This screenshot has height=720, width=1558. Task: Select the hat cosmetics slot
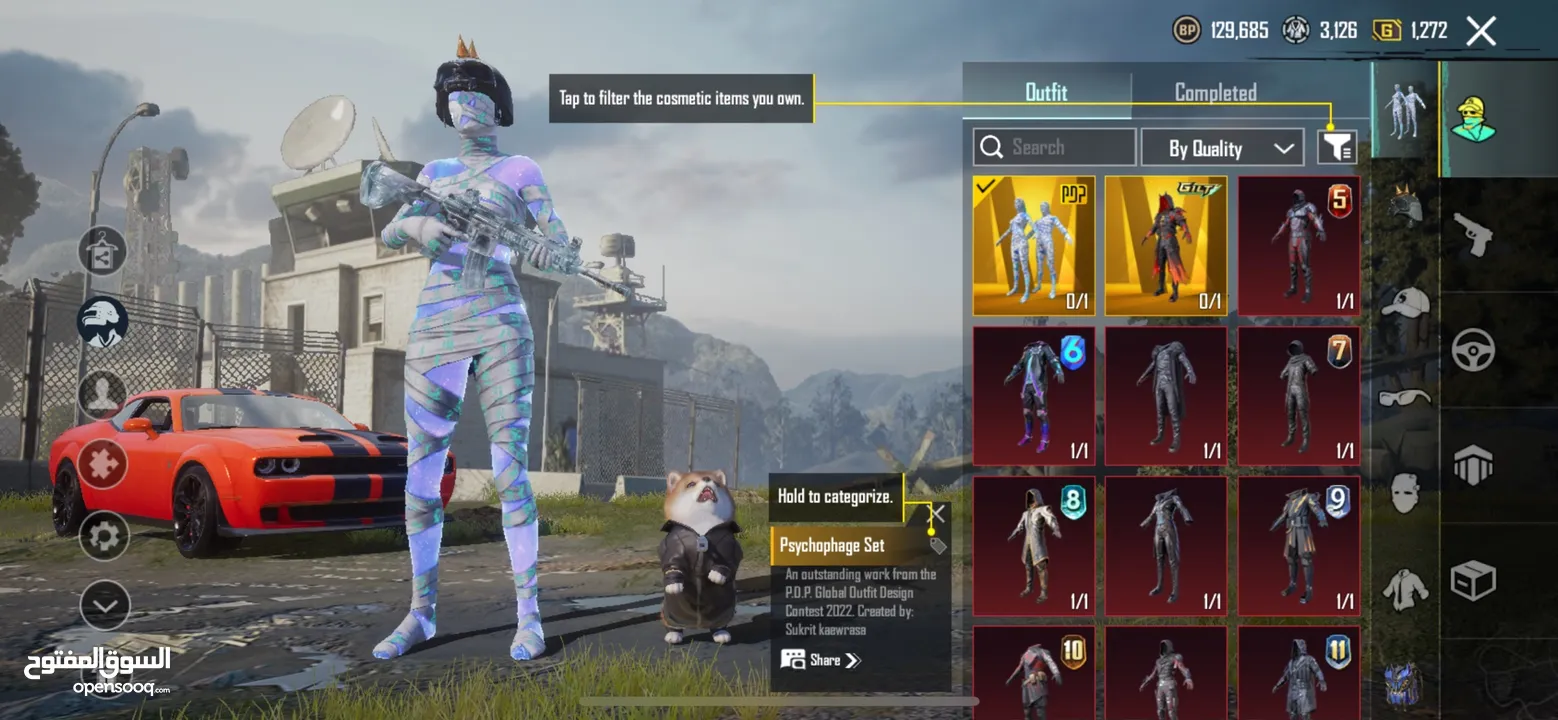[1405, 300]
